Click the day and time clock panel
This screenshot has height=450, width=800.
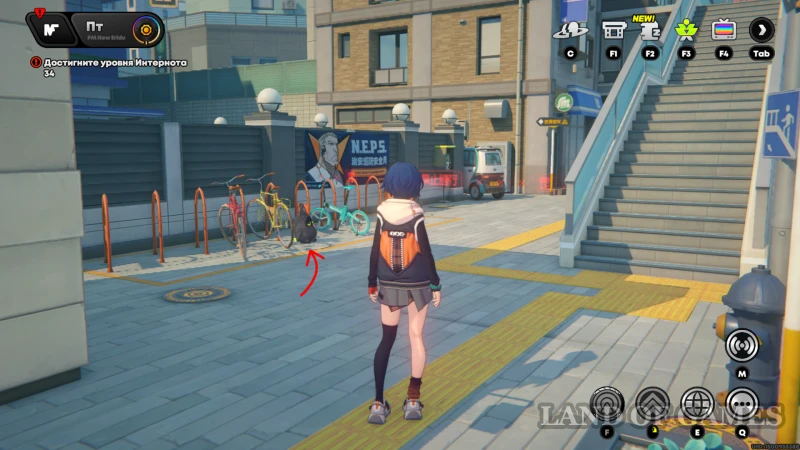point(122,28)
